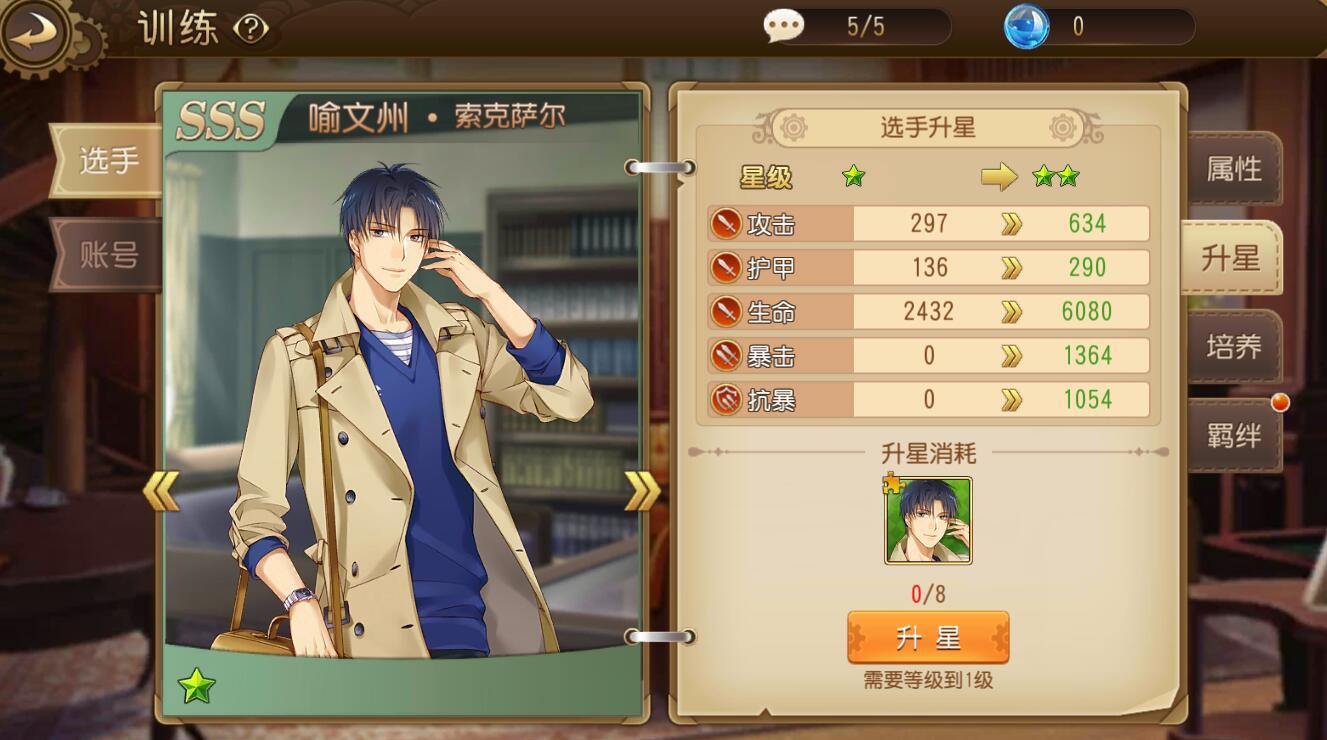Tap the orange 升星 upgrade button

click(x=927, y=637)
